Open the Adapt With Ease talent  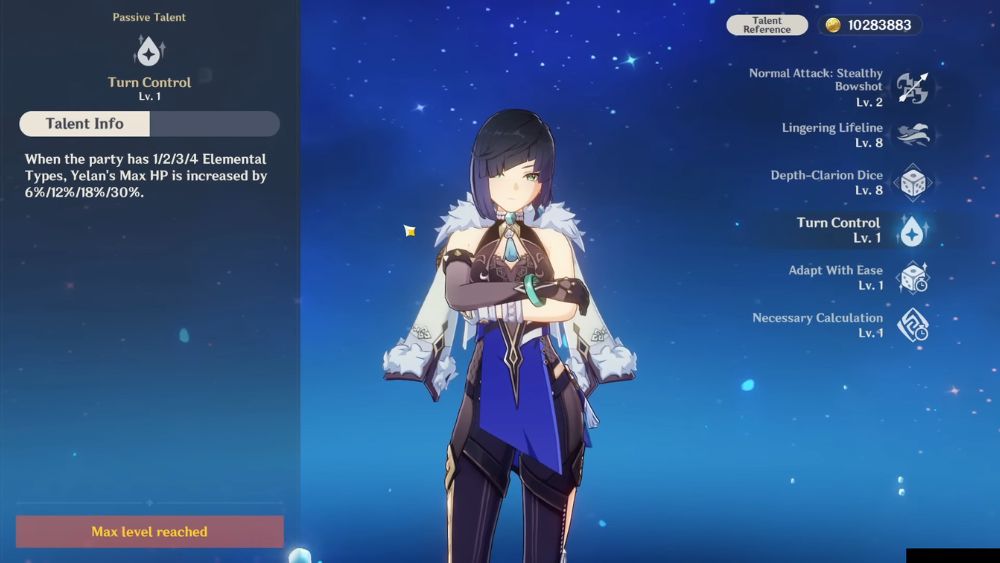coord(911,278)
